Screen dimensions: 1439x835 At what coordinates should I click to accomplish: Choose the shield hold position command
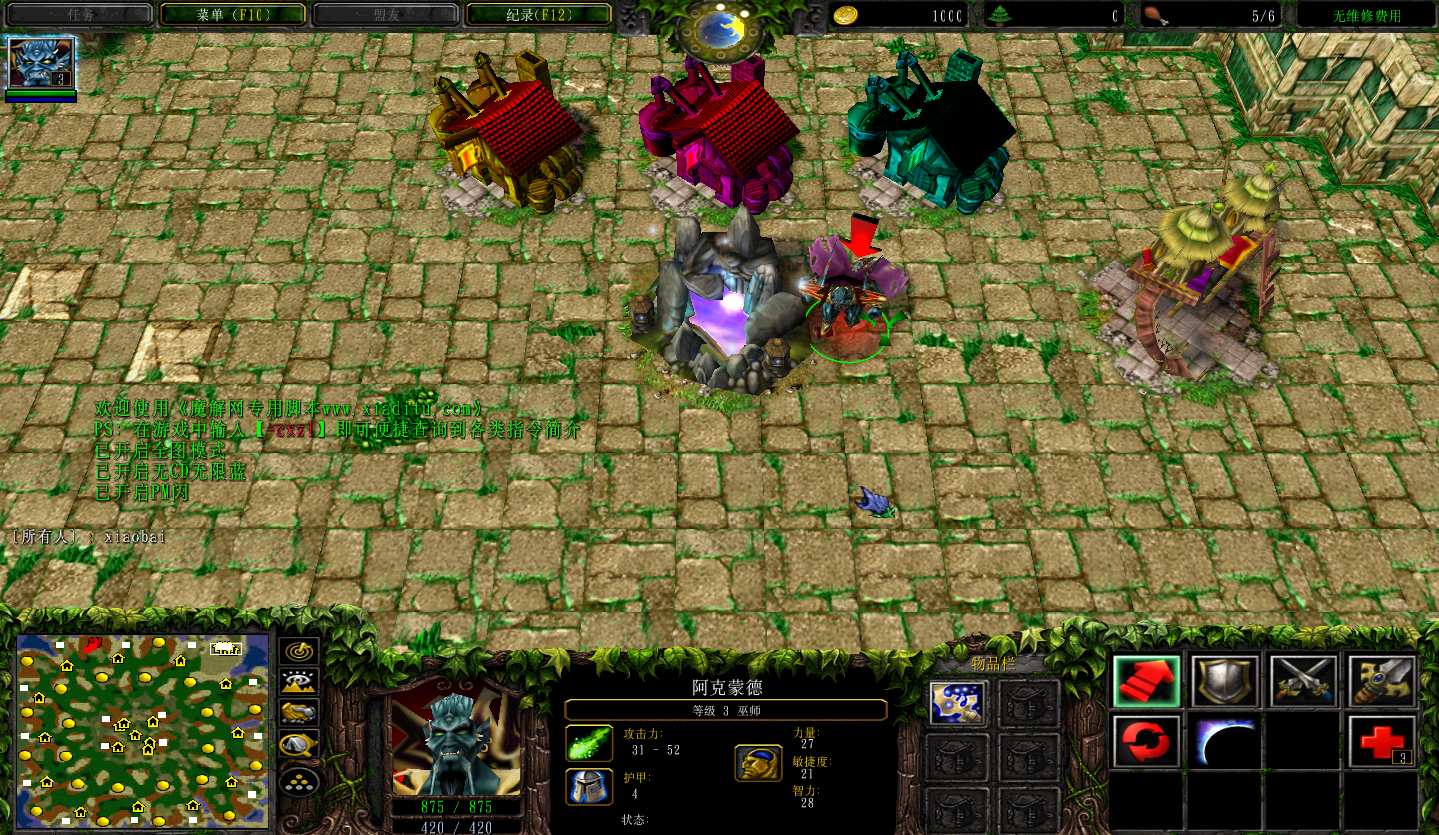1224,682
